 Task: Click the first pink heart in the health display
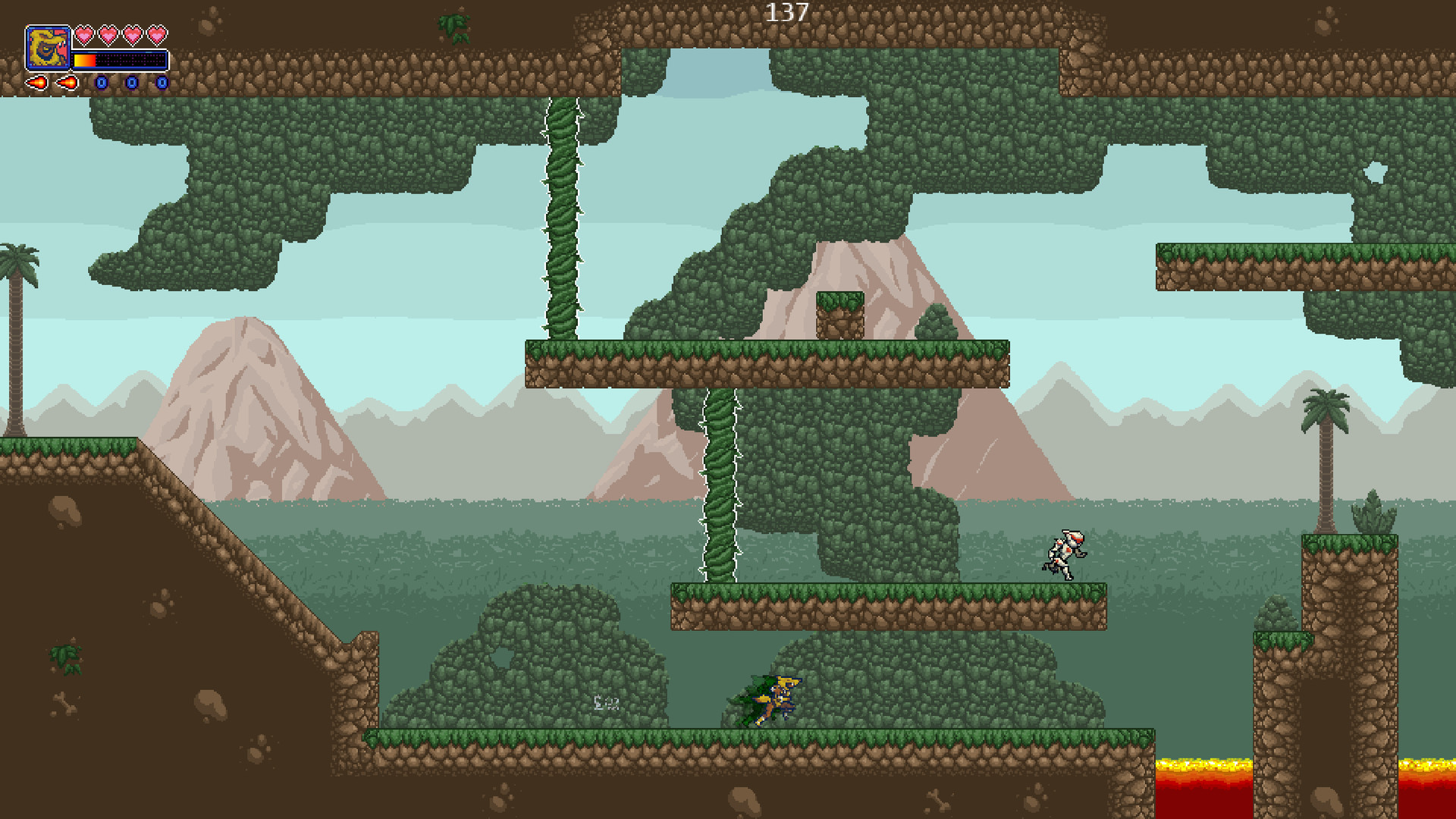pyautogui.click(x=84, y=35)
